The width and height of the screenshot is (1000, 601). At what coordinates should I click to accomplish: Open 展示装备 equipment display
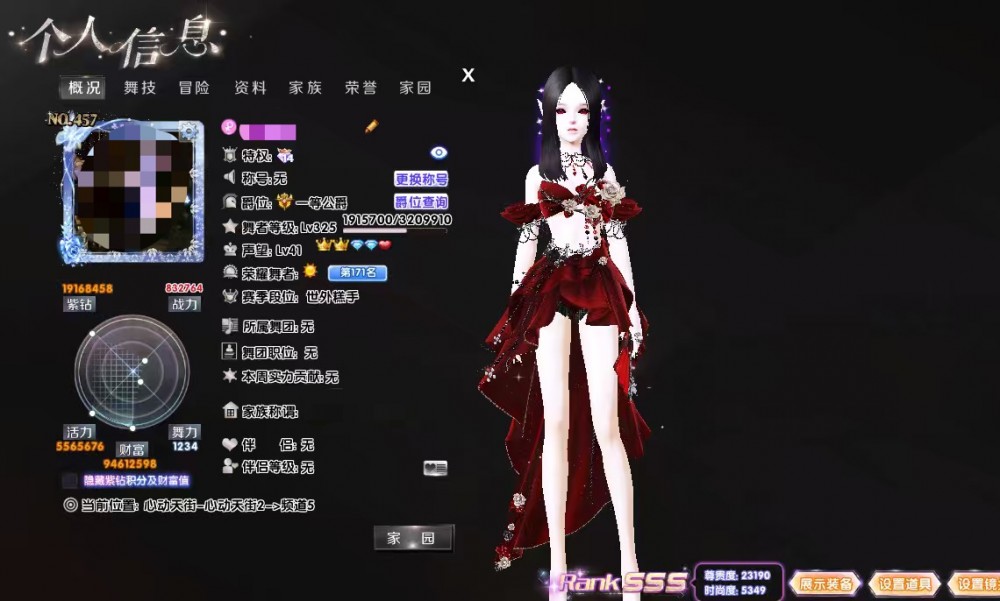pos(826,584)
